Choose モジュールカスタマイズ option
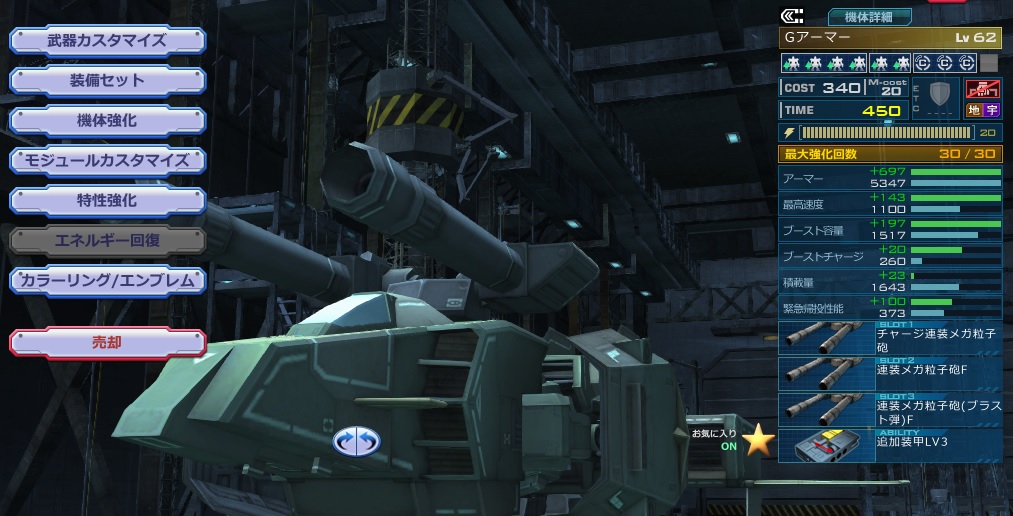1013x516 pixels. (108, 160)
